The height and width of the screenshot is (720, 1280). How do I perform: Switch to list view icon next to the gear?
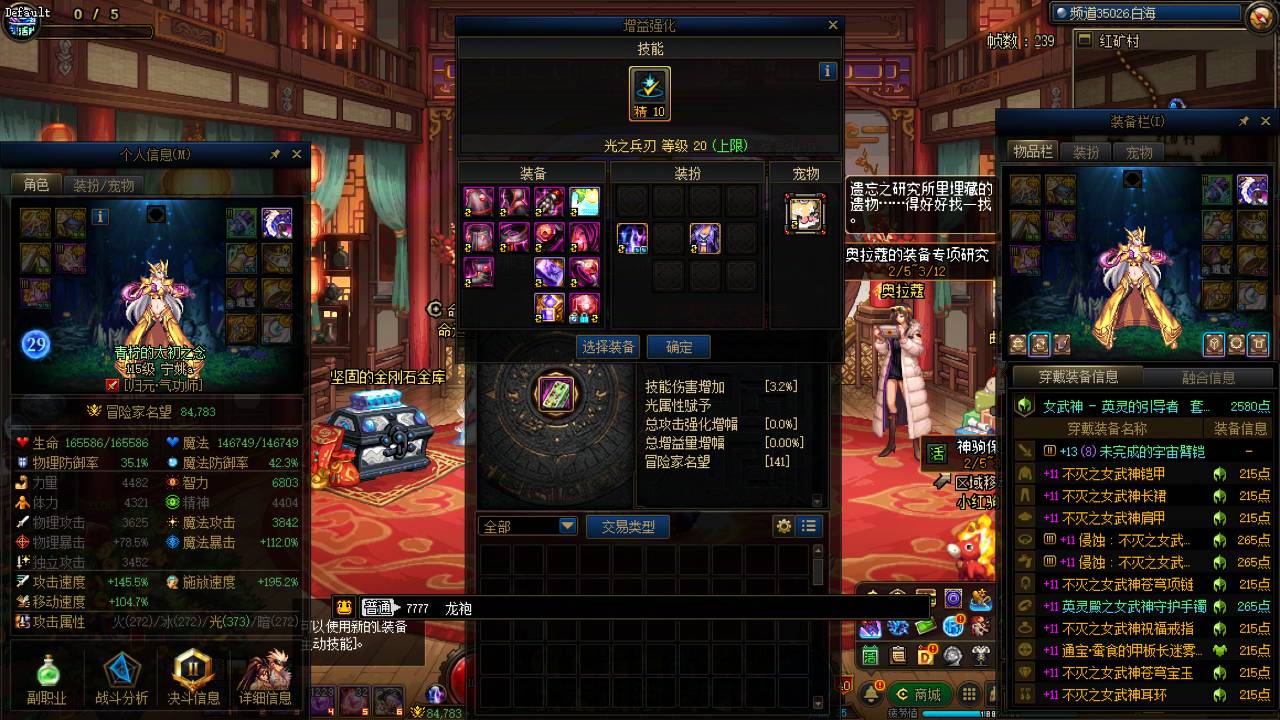coord(809,525)
